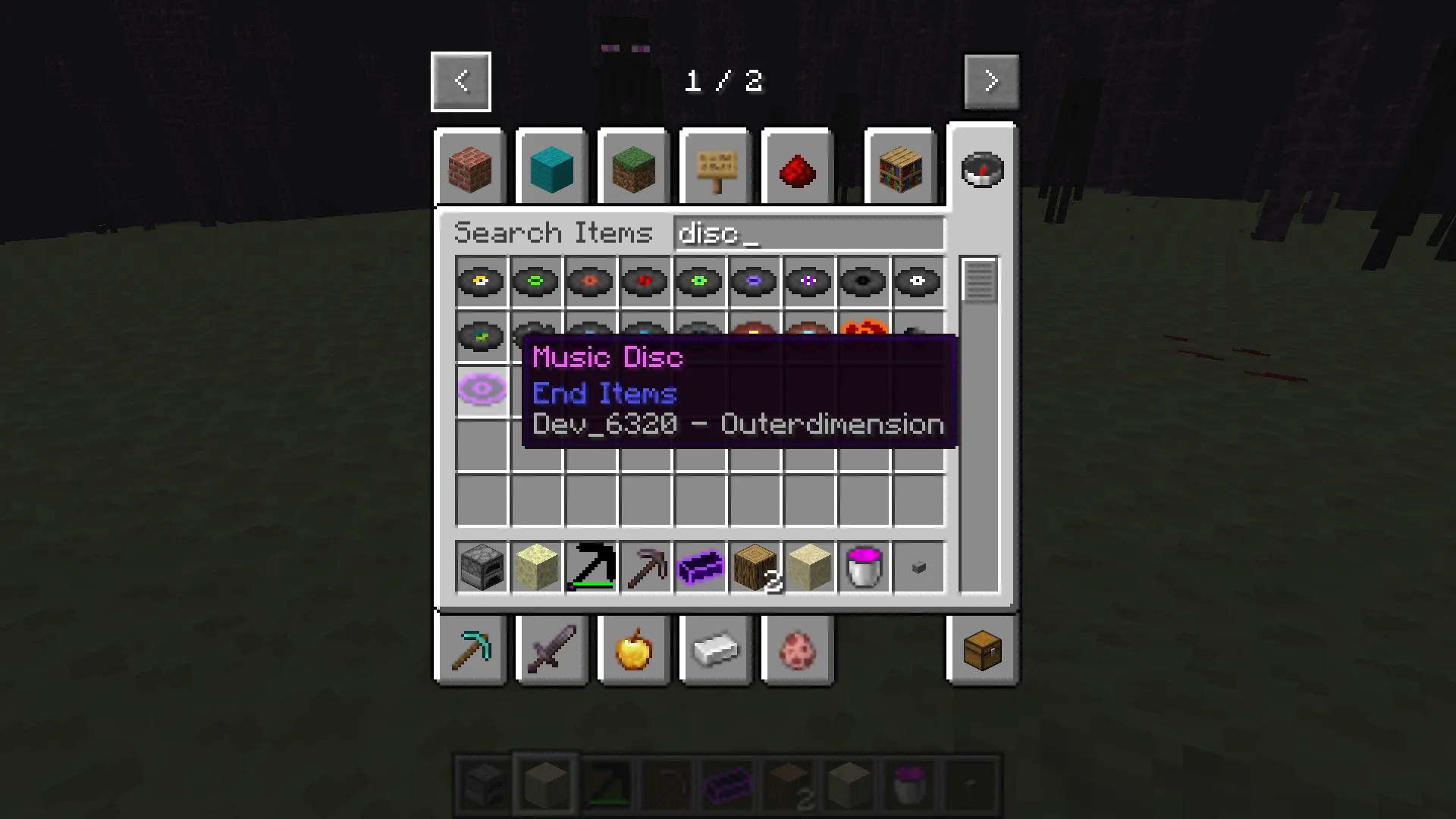This screenshot has width=1456, height=819.
Task: Select the black music disc "11"
Action: (863, 281)
